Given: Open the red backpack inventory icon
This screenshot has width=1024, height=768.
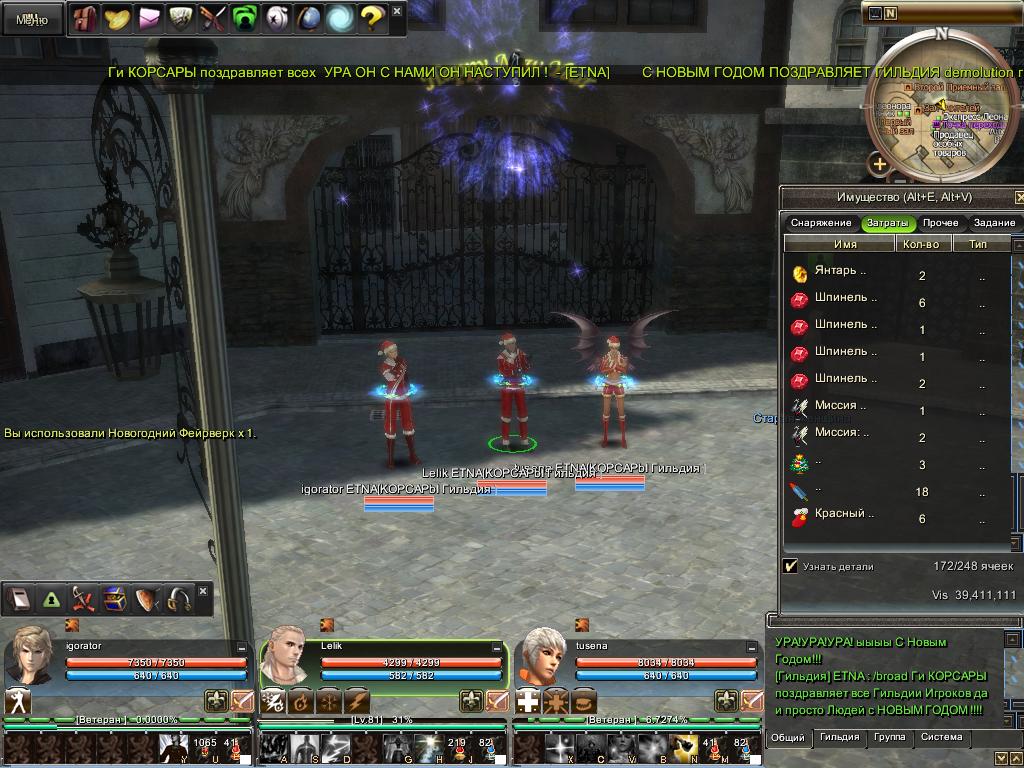Looking at the screenshot, I should coord(85,18).
